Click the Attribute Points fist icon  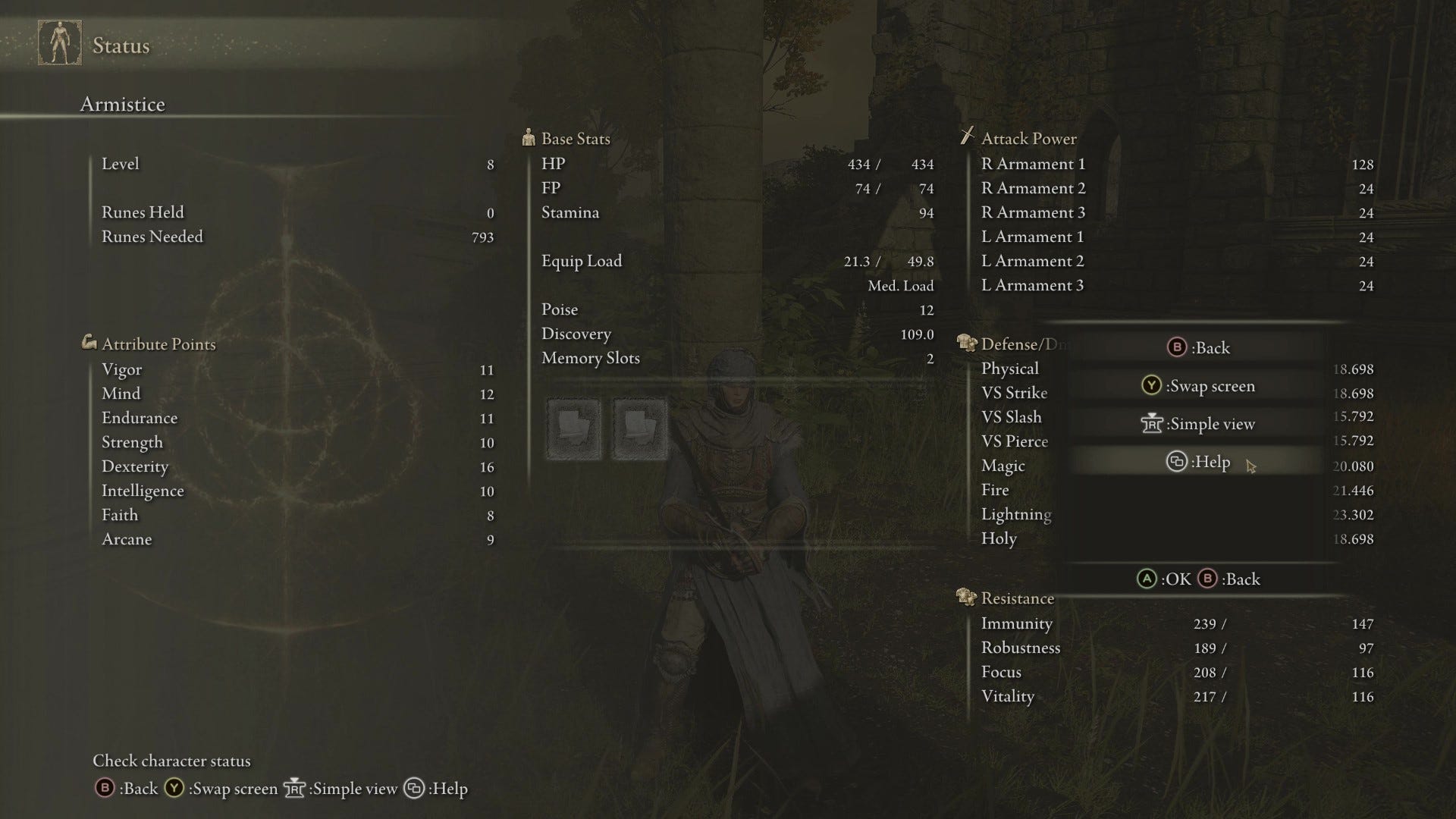click(x=90, y=343)
